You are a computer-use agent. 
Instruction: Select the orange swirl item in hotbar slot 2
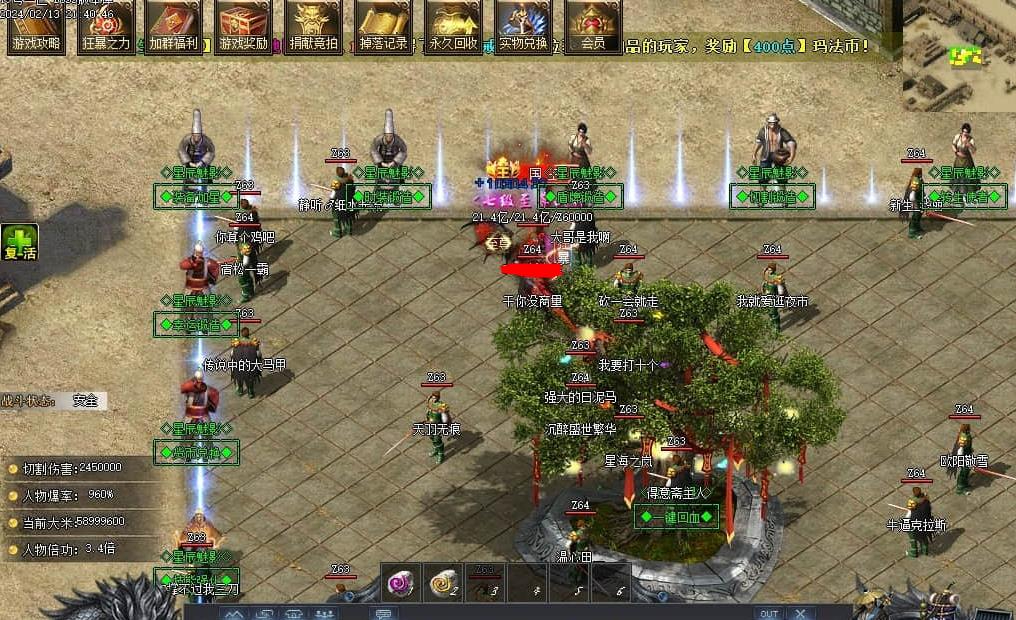[x=444, y=583]
